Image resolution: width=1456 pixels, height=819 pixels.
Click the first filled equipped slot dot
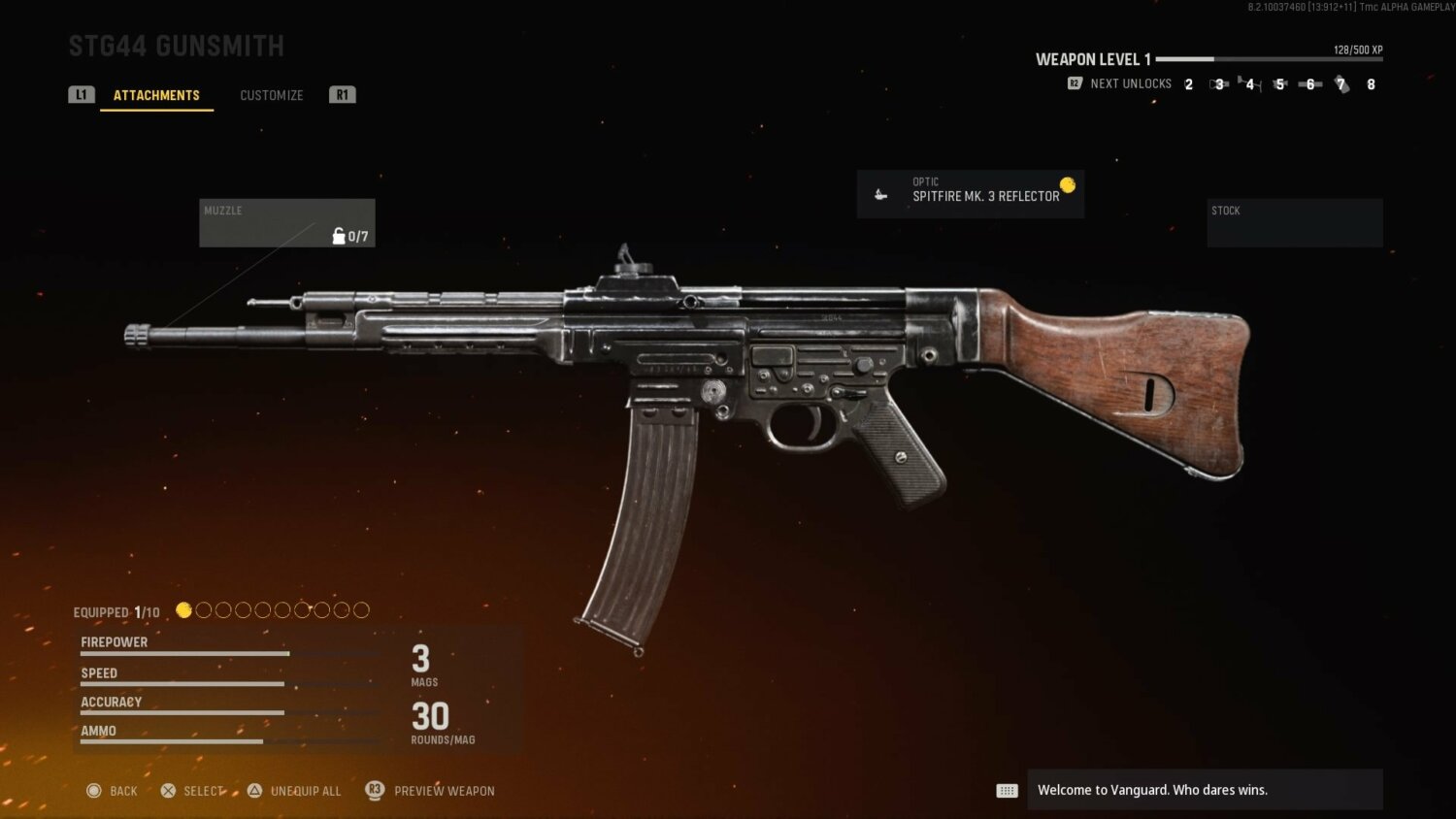(184, 609)
